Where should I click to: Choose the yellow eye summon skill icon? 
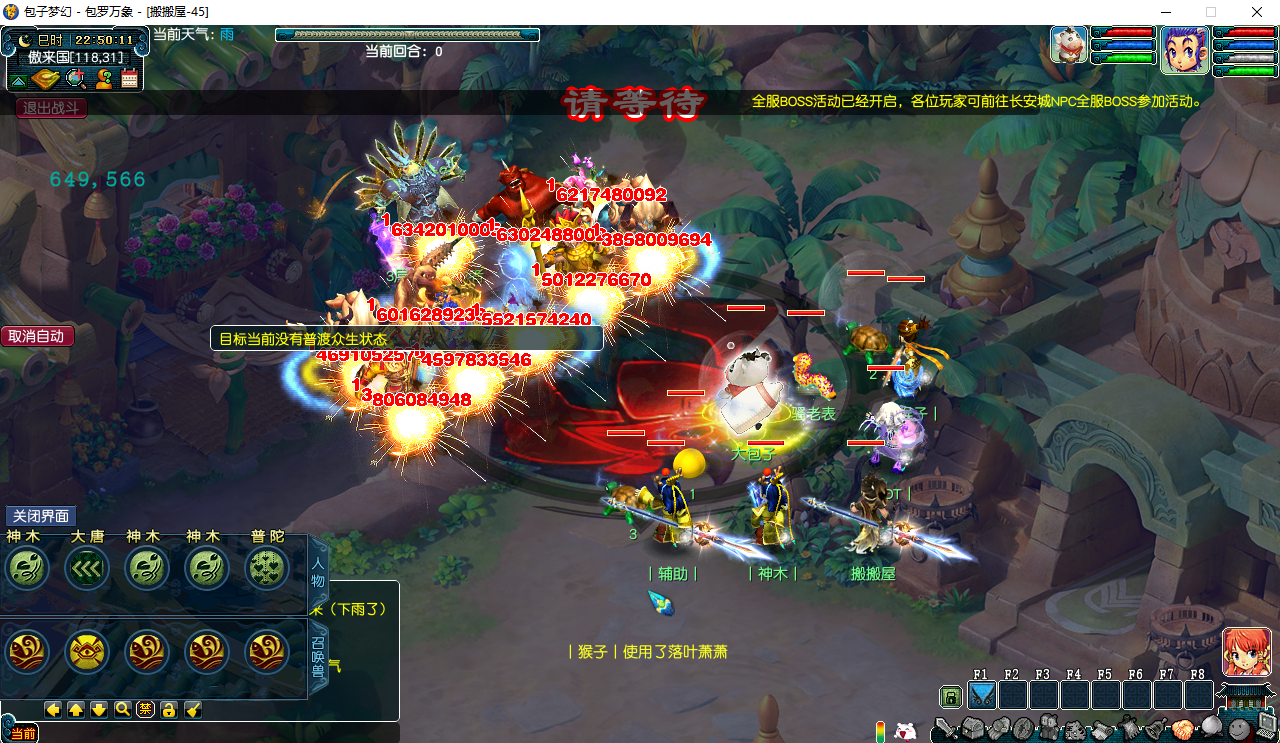click(87, 652)
